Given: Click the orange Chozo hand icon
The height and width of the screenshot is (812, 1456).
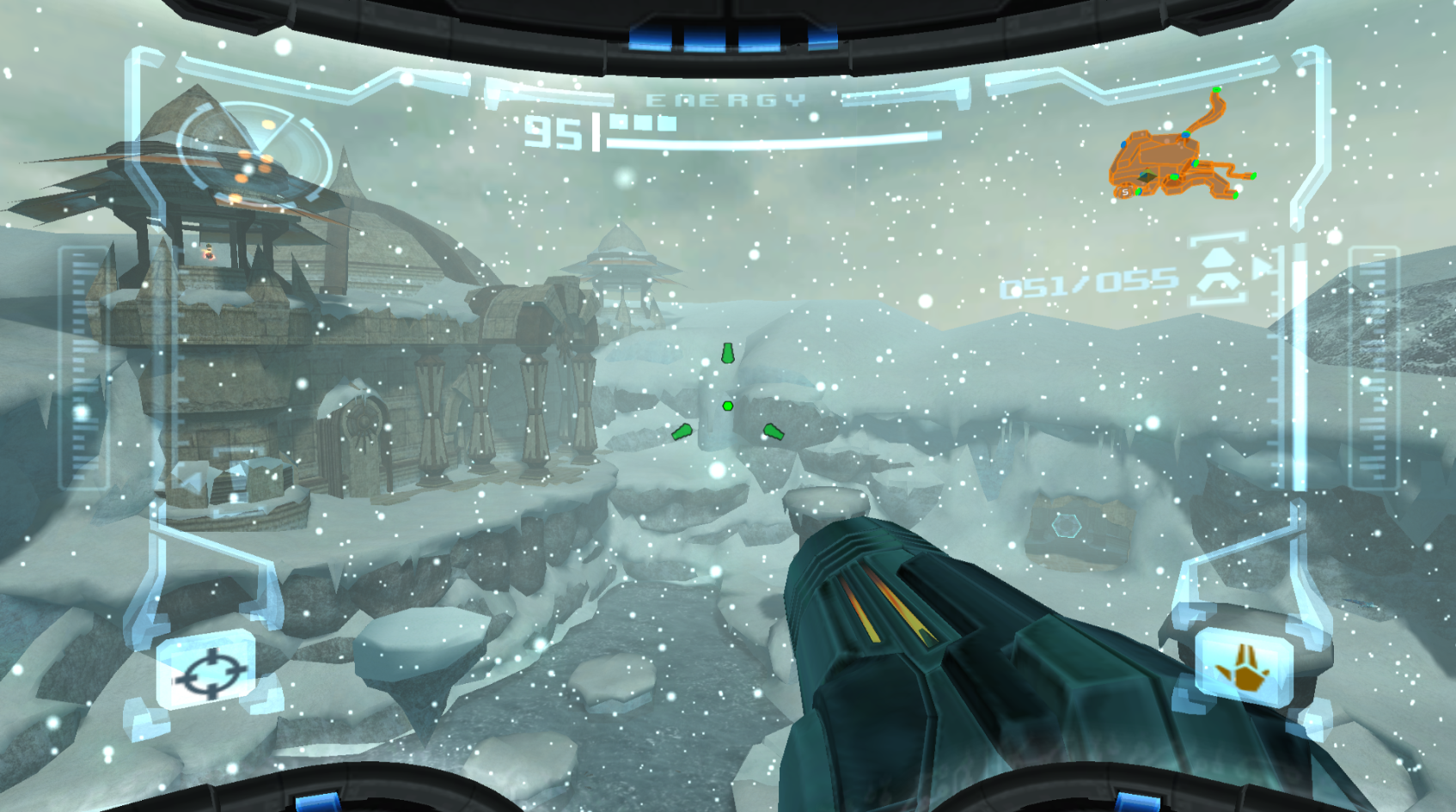Looking at the screenshot, I should (x=1247, y=666).
